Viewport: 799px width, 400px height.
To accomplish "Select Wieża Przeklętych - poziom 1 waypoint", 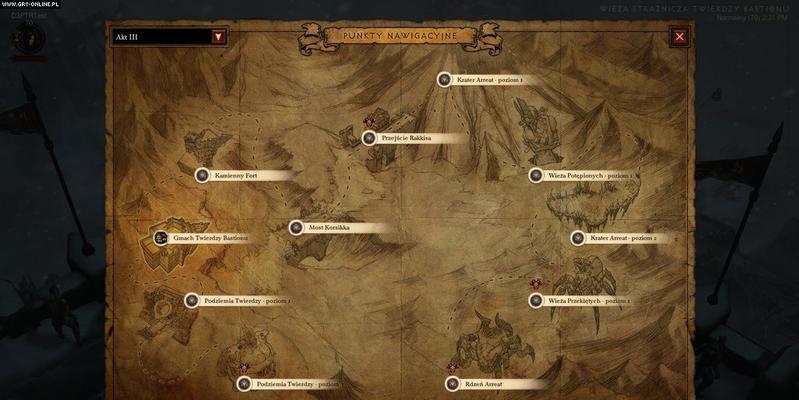I will tap(536, 300).
